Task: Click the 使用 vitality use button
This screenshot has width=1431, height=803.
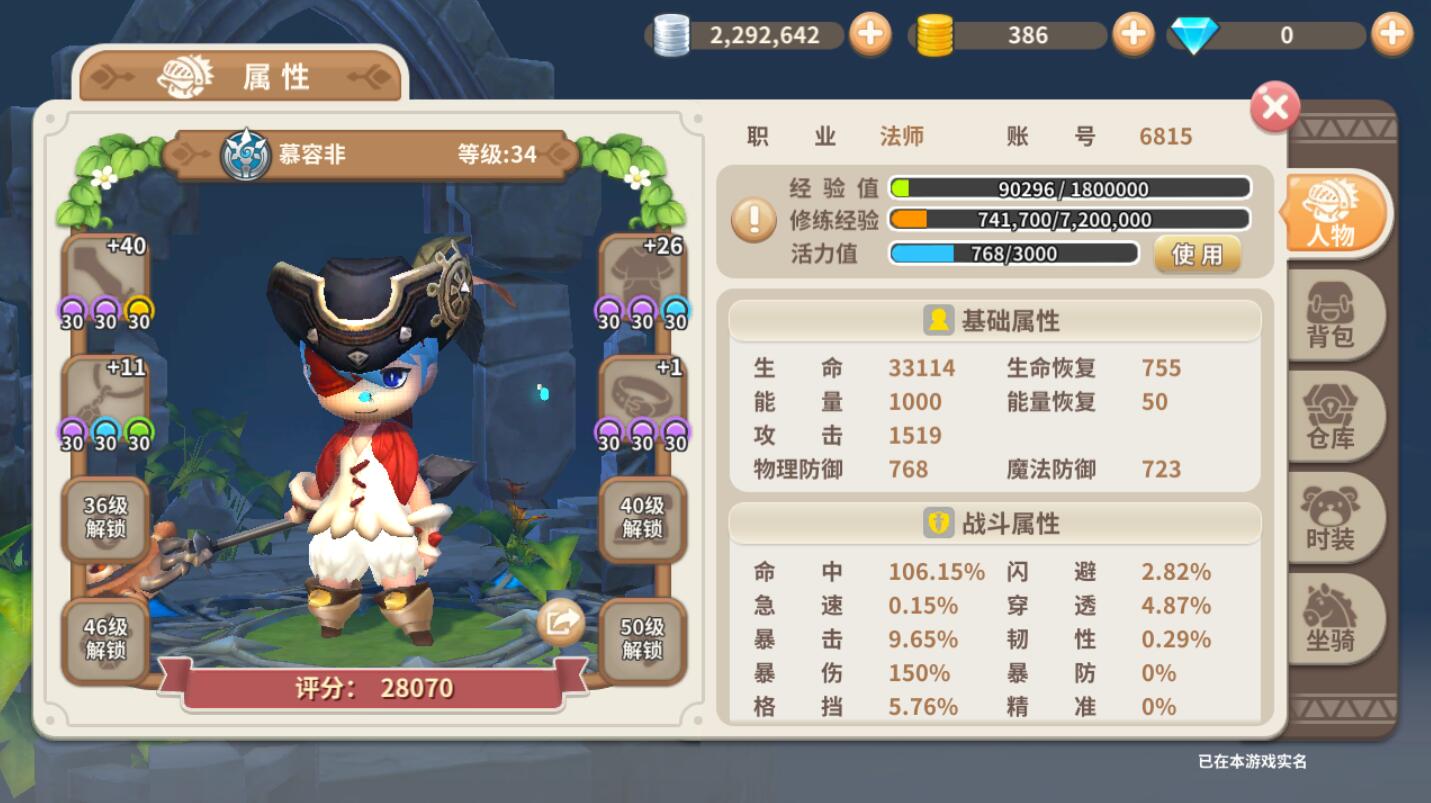Action: click(1197, 254)
